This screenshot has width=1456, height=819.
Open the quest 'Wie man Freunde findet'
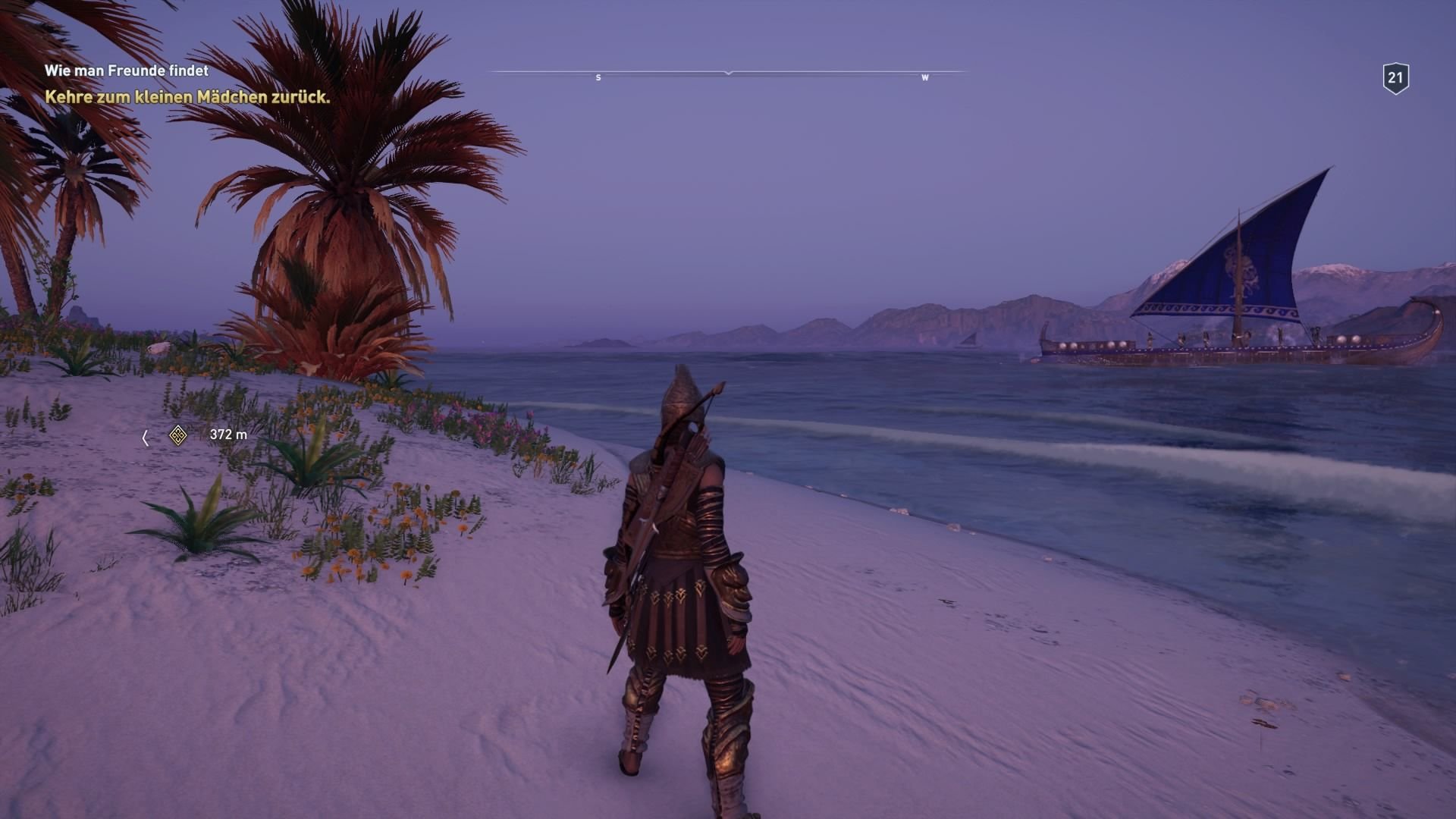[x=127, y=71]
